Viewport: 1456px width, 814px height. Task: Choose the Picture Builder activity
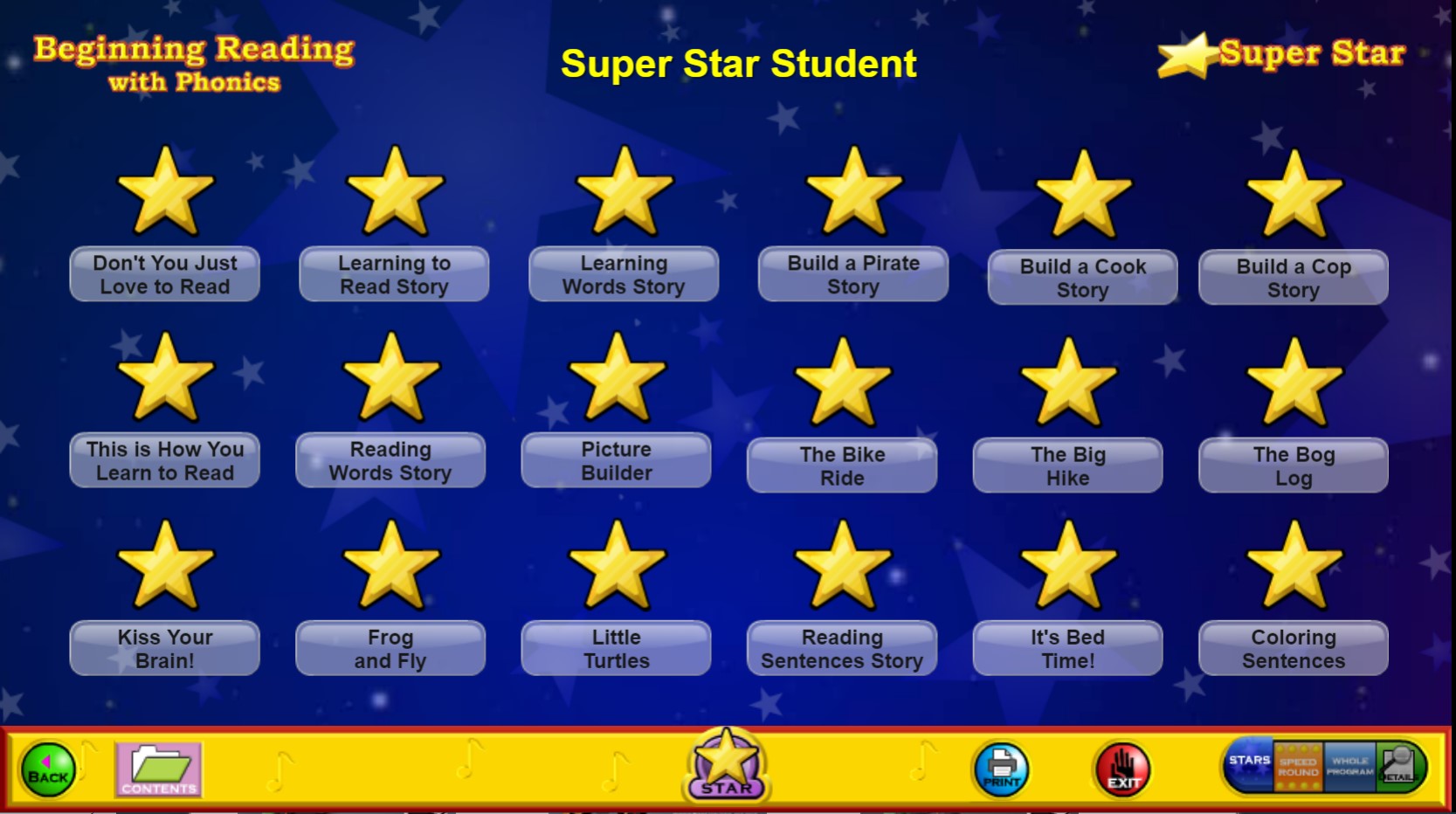(616, 460)
